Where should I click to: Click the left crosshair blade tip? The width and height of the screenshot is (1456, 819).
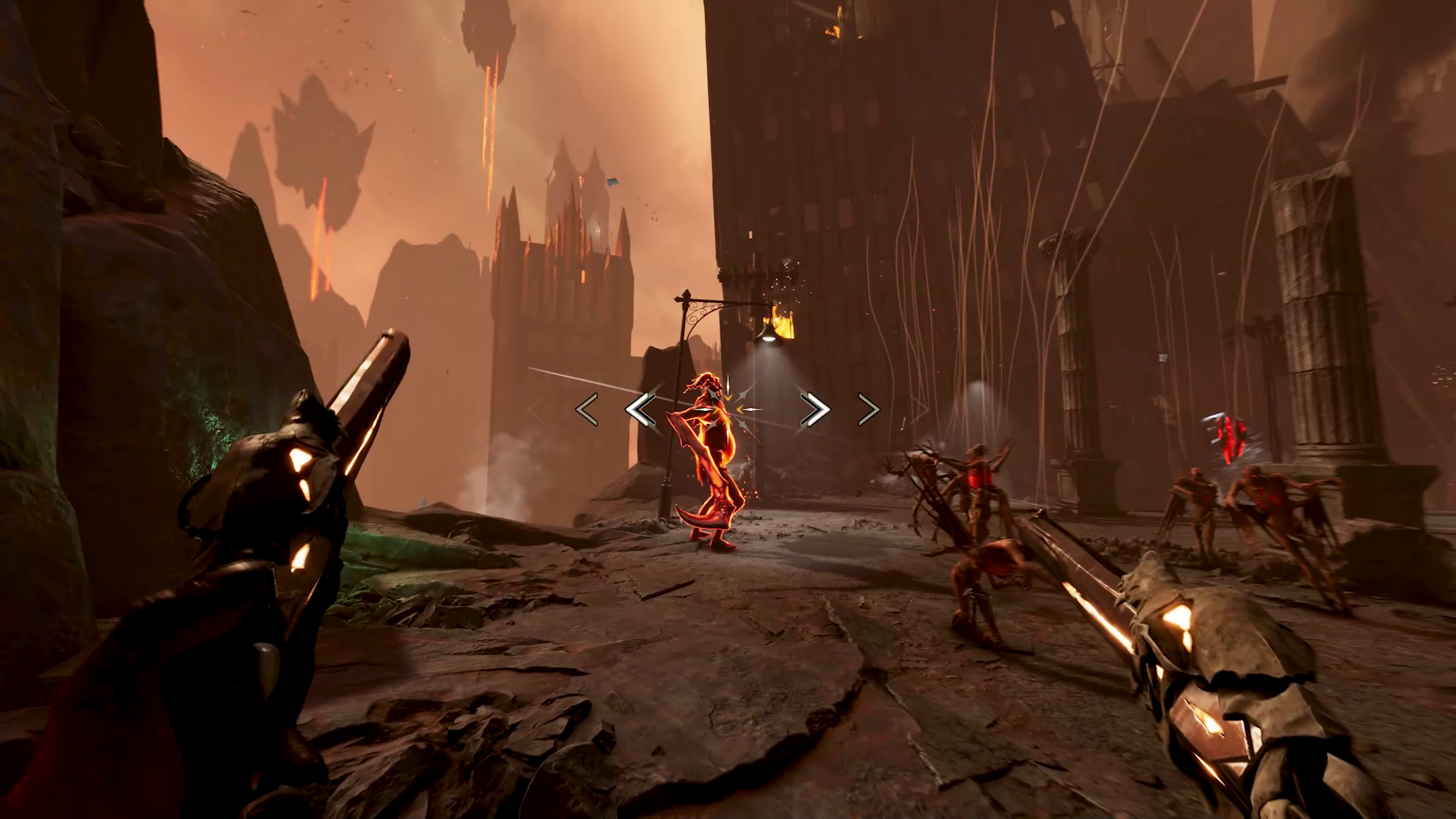pyautogui.click(x=703, y=409)
